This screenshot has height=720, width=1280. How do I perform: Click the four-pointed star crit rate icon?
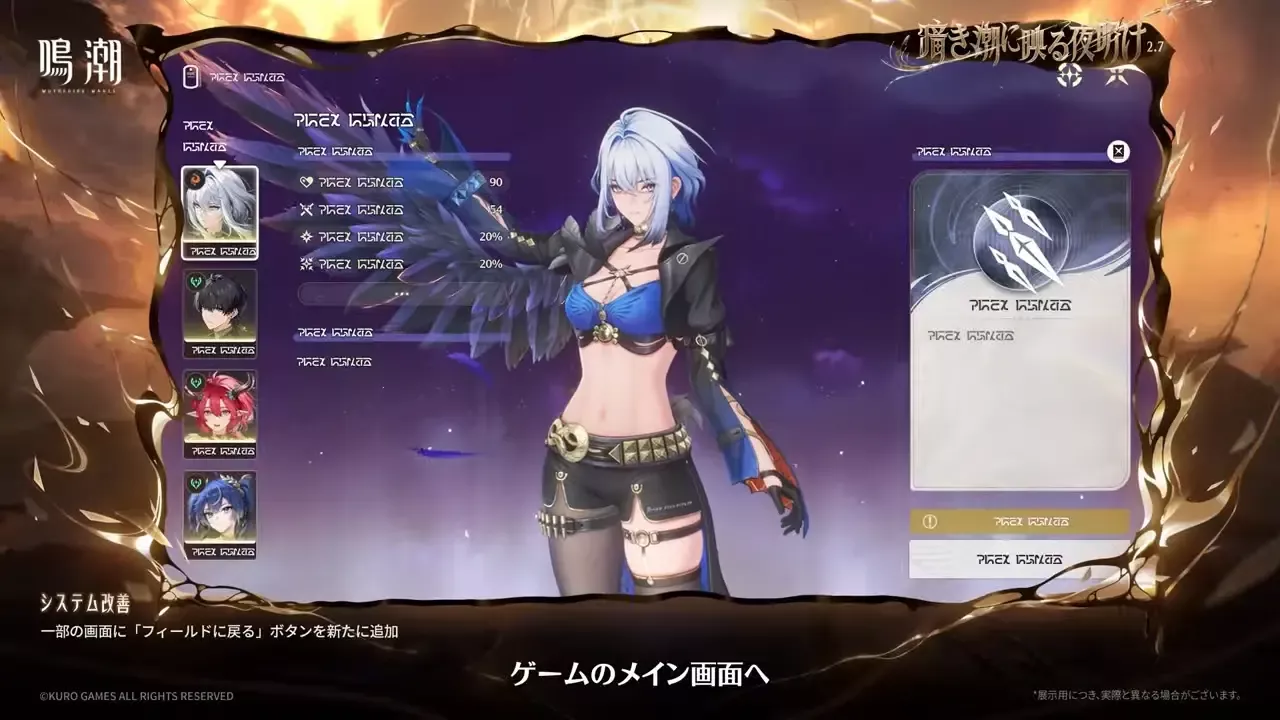[307, 237]
